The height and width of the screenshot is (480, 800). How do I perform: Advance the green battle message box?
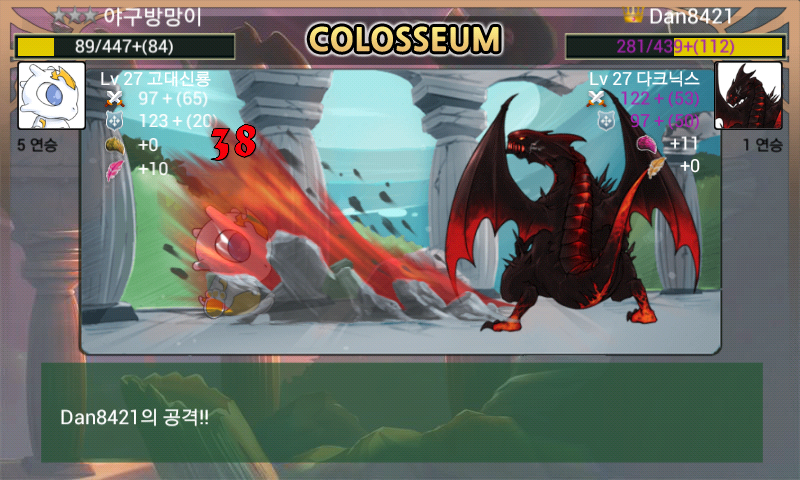coord(400,413)
